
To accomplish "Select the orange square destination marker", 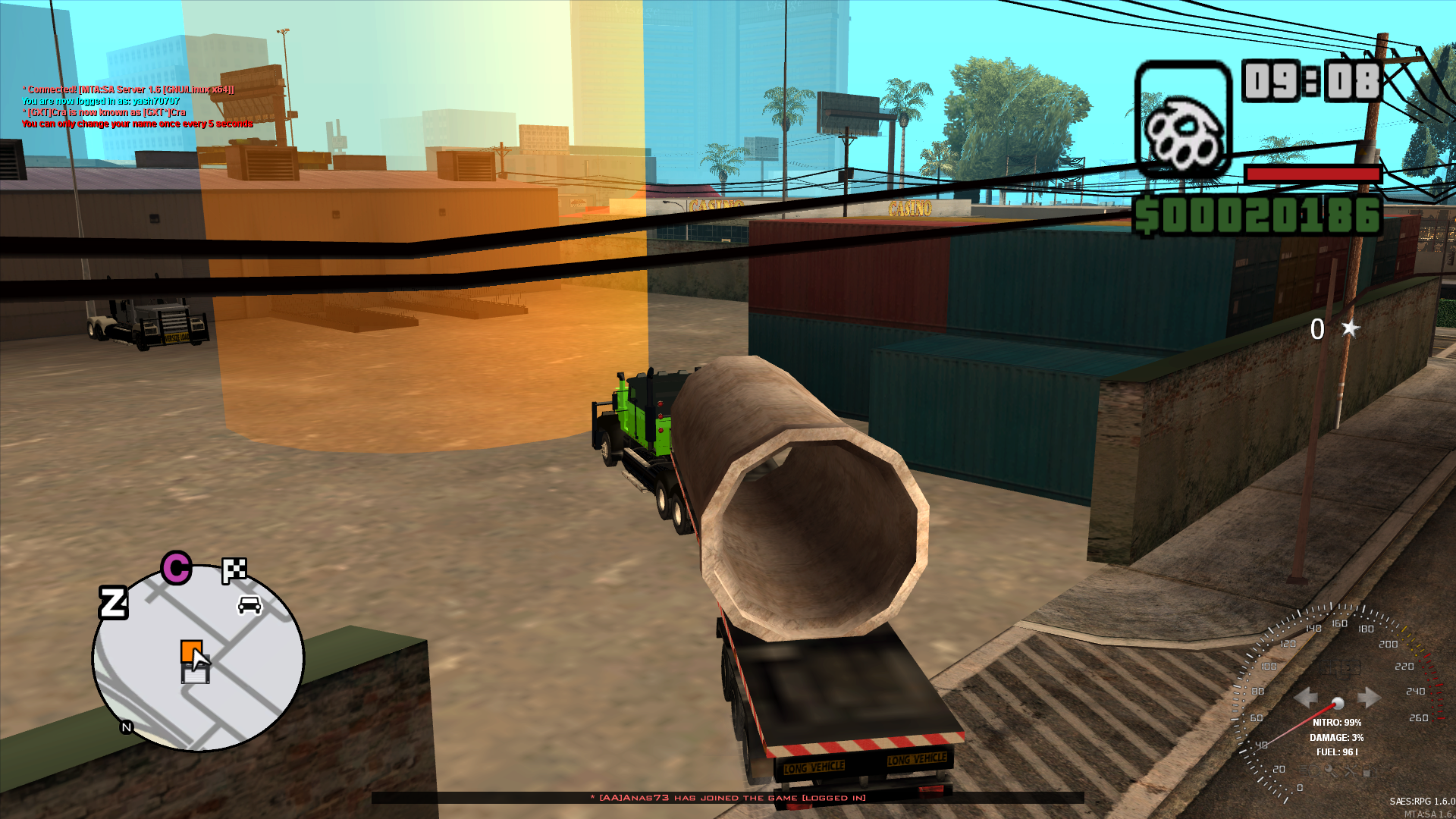I will [x=192, y=650].
